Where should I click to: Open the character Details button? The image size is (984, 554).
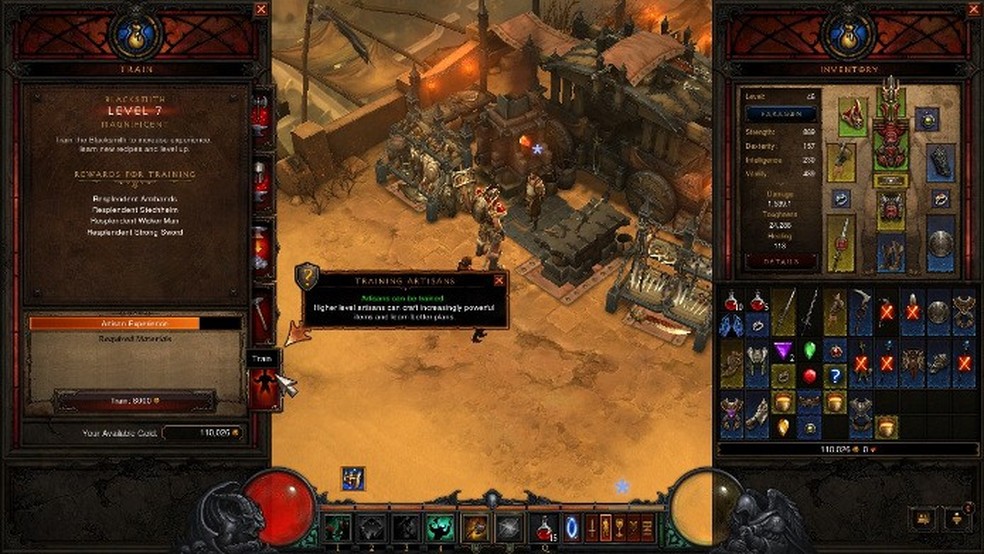[x=780, y=259]
